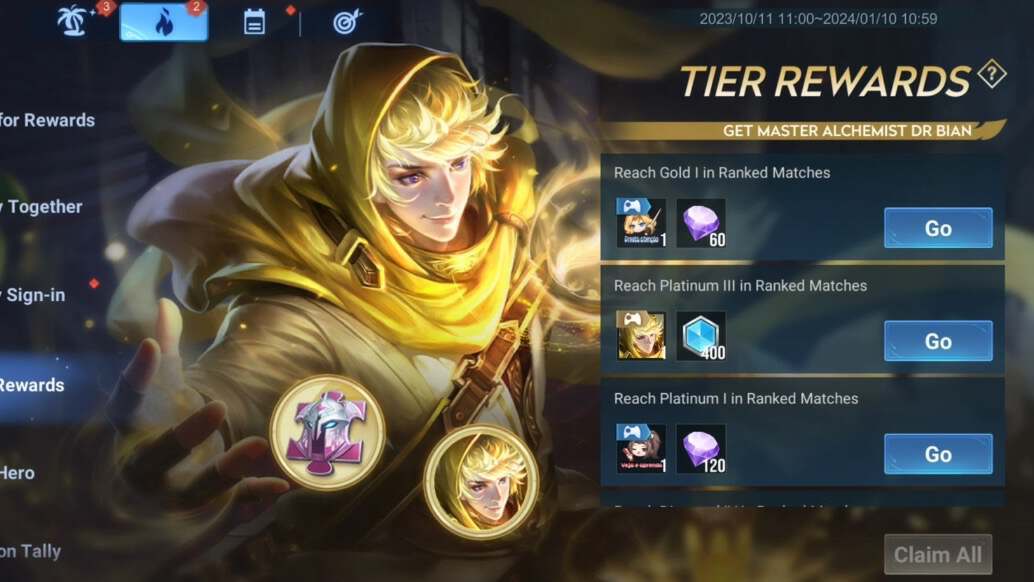1034x582 pixels.
Task: Click Go for Reach Platinum I task
Action: pos(937,454)
